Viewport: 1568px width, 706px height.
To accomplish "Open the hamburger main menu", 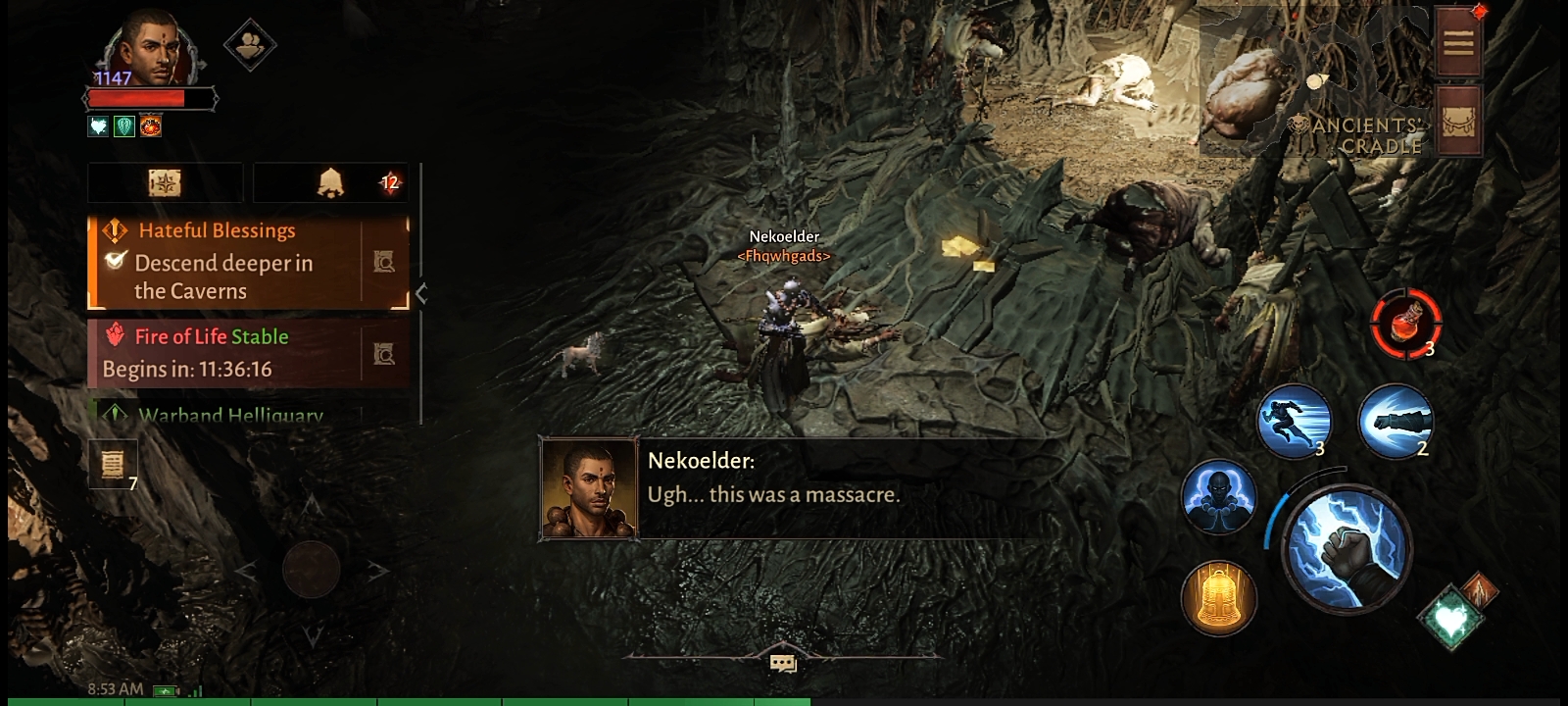I will [x=1457, y=42].
